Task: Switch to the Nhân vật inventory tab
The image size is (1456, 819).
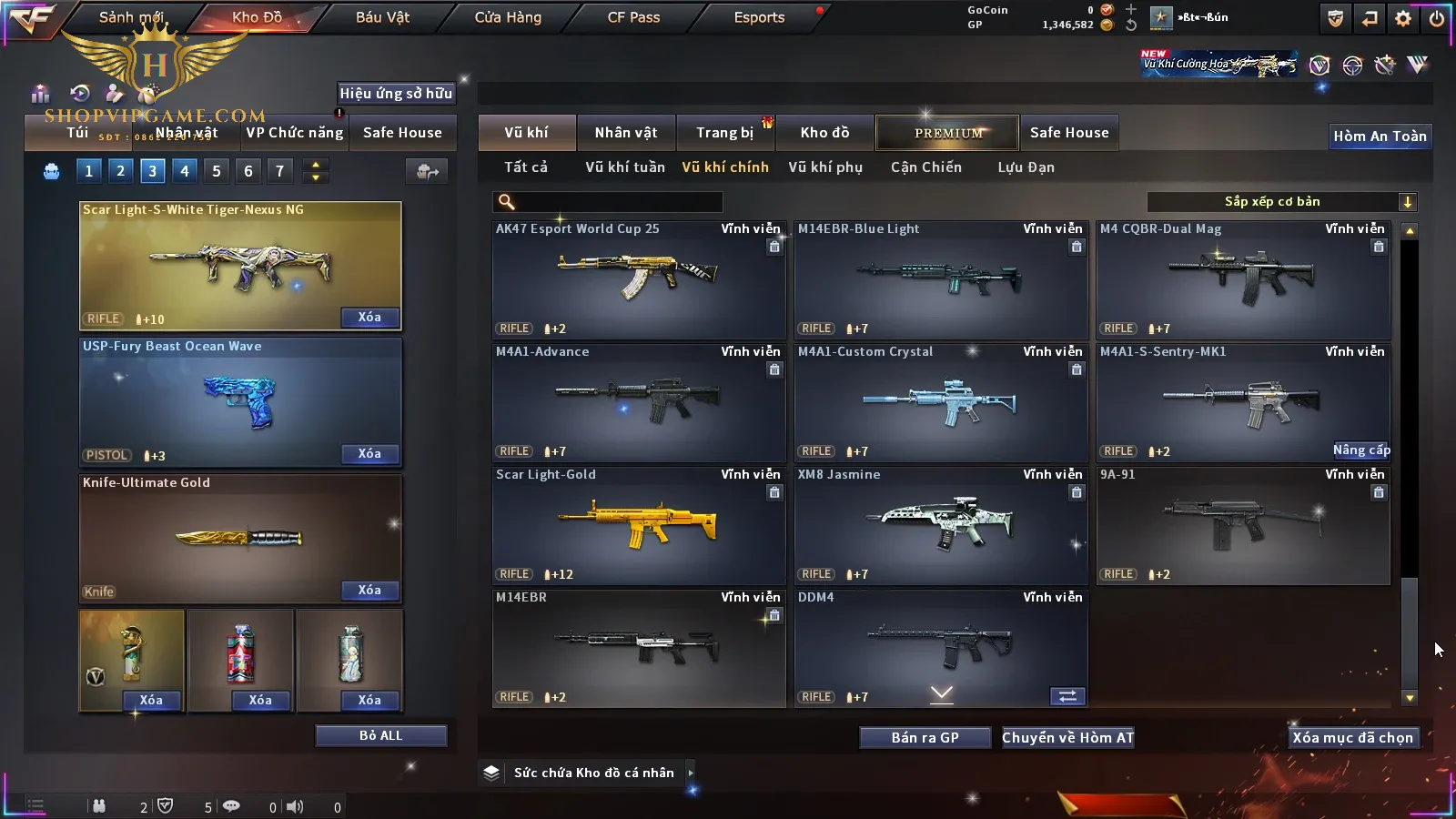Action: 626,133
